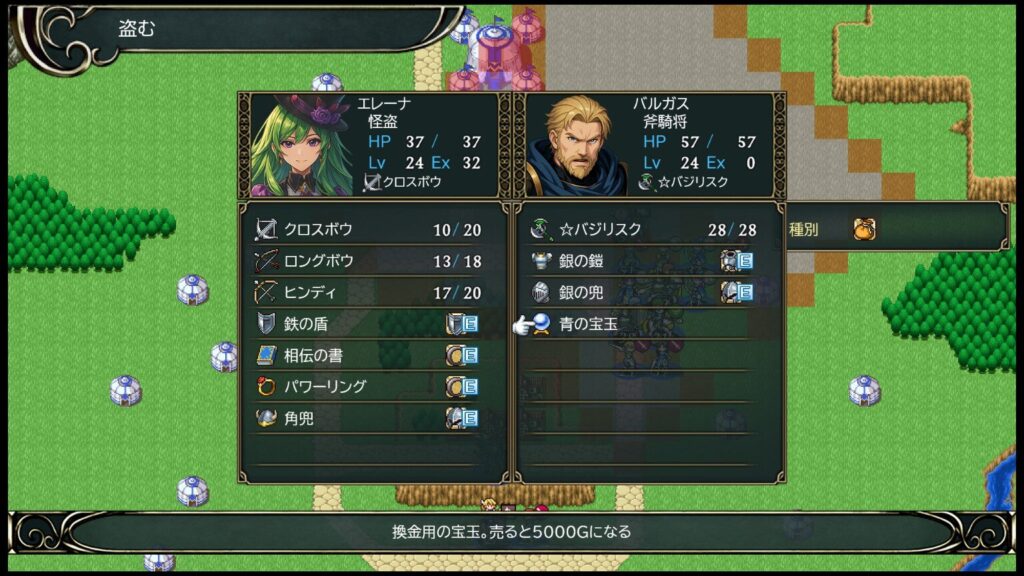Choose the 銀の鎧 armor to steal

[x=642, y=261]
